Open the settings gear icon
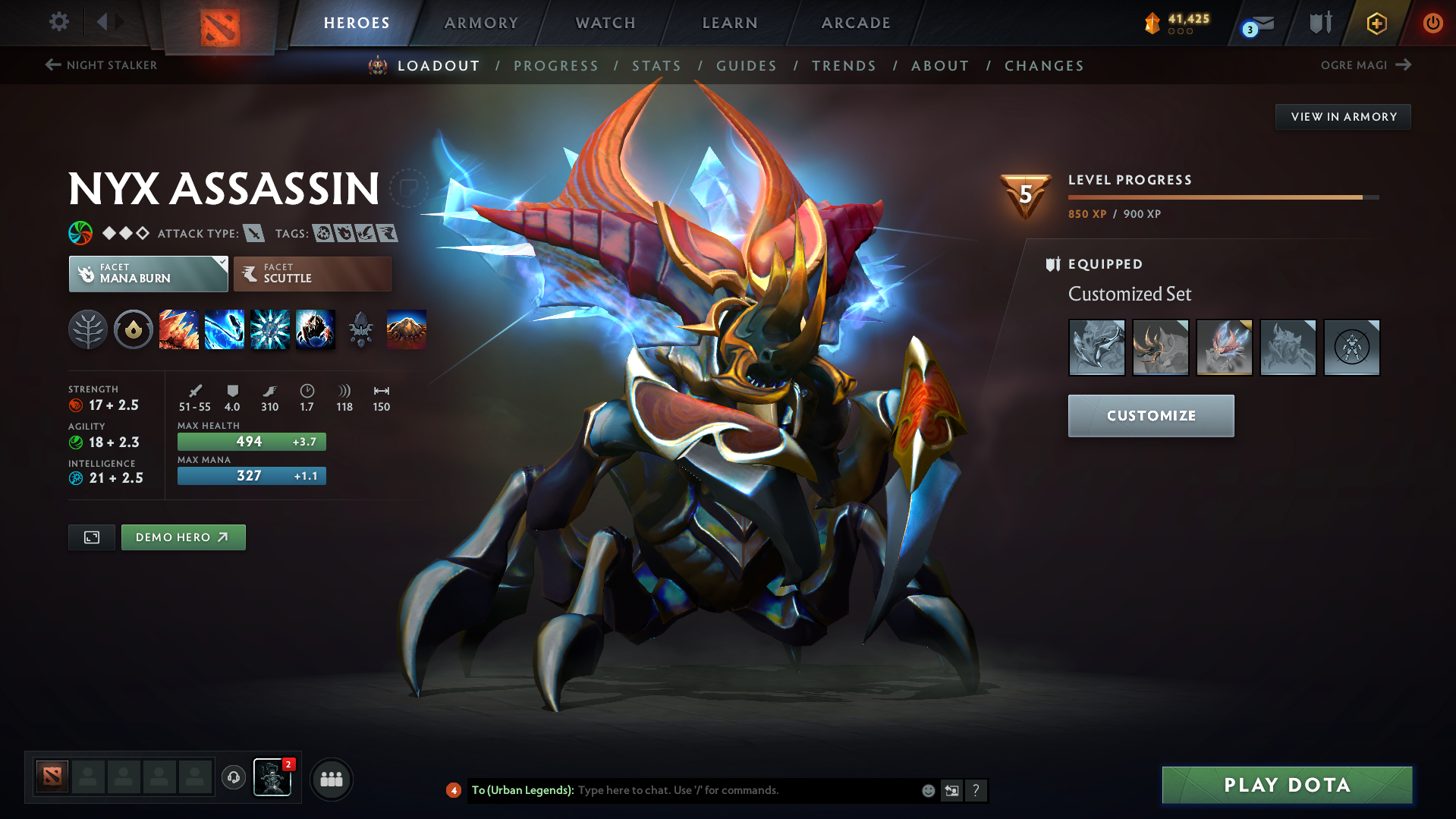Viewport: 1456px width, 819px height. click(x=58, y=23)
